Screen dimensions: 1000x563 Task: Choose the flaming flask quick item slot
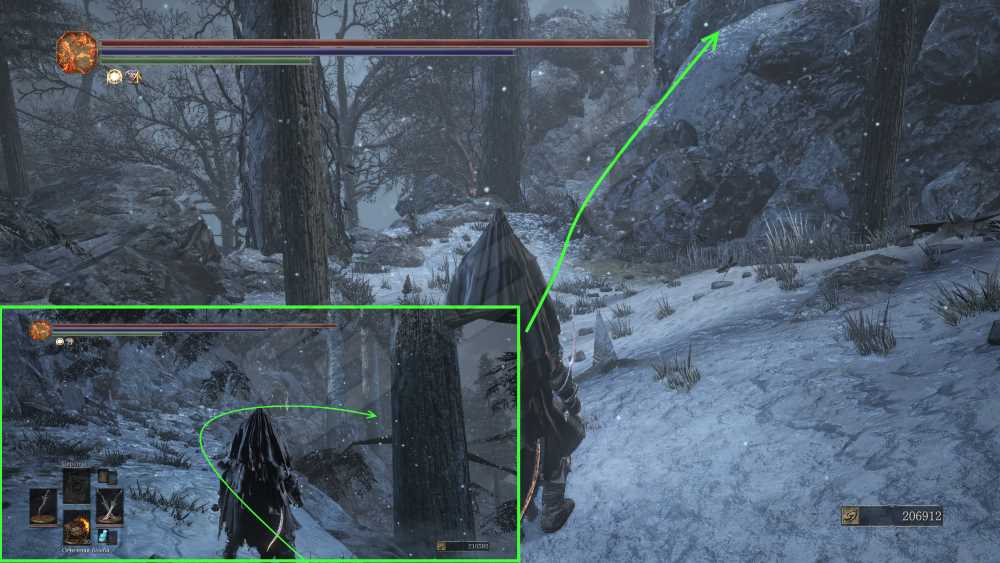(x=77, y=527)
